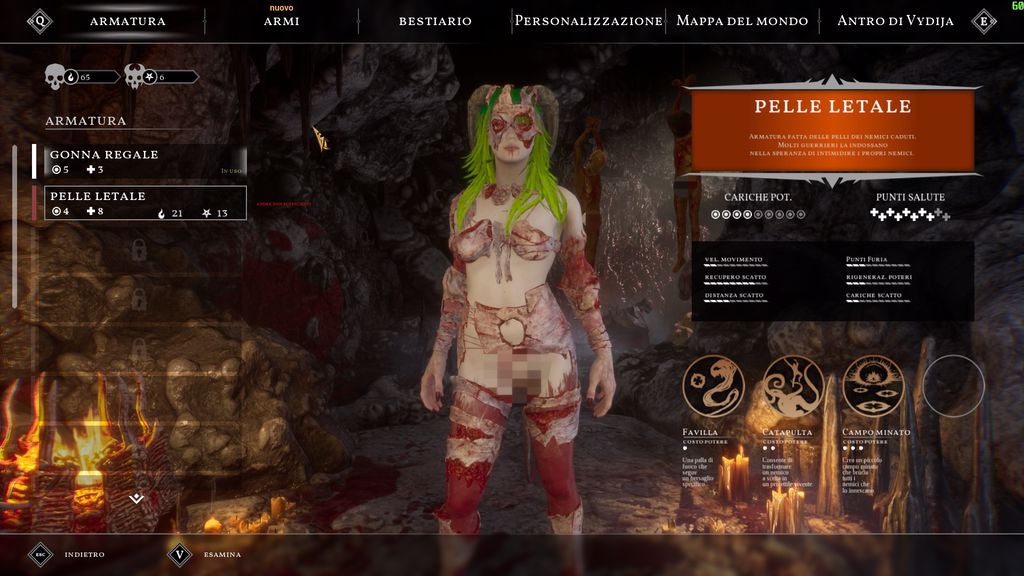Choose the Pelle Letale armor entry
The height and width of the screenshot is (576, 1024).
[x=140, y=203]
